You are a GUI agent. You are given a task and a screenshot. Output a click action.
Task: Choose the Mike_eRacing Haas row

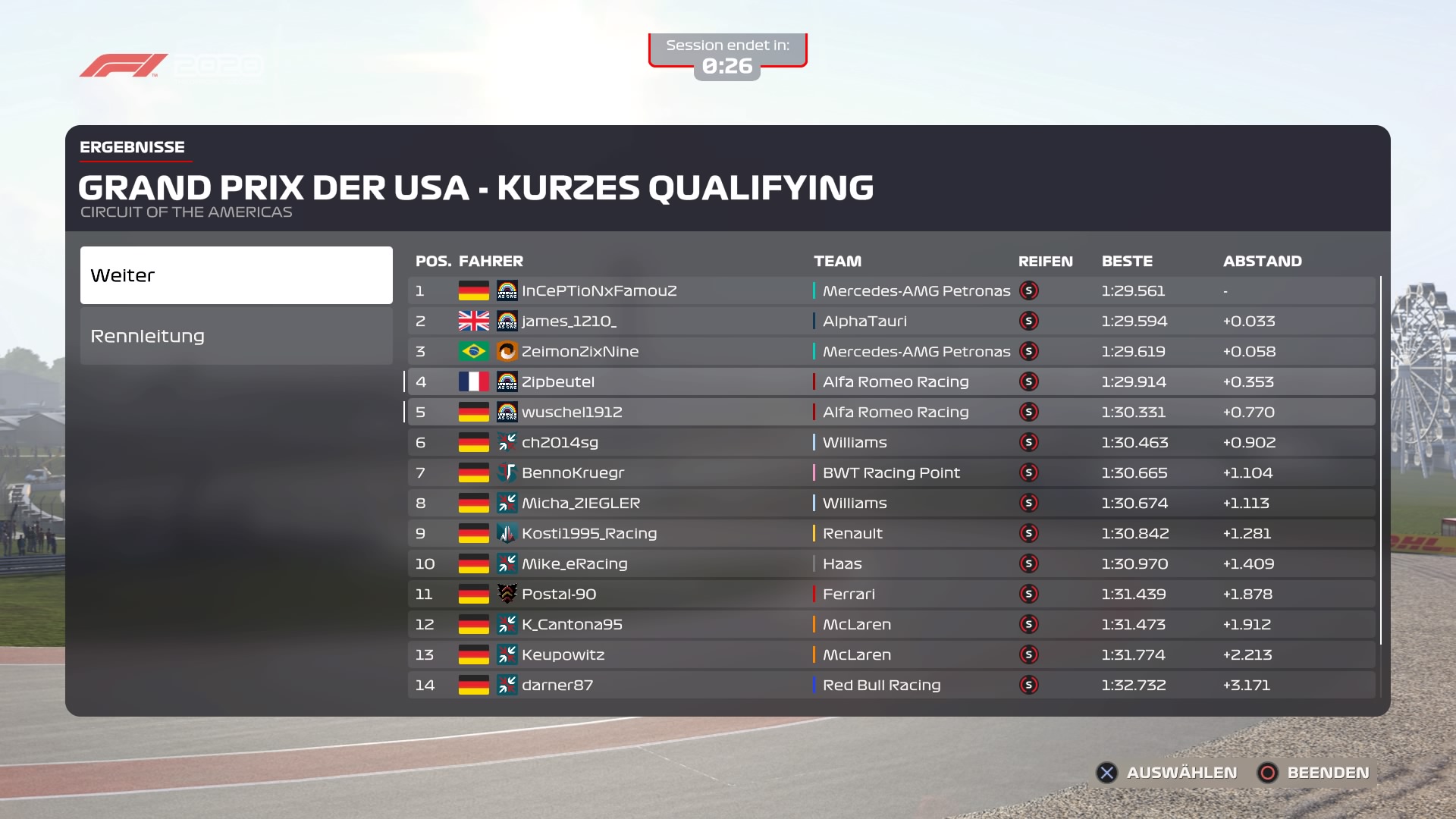click(890, 564)
